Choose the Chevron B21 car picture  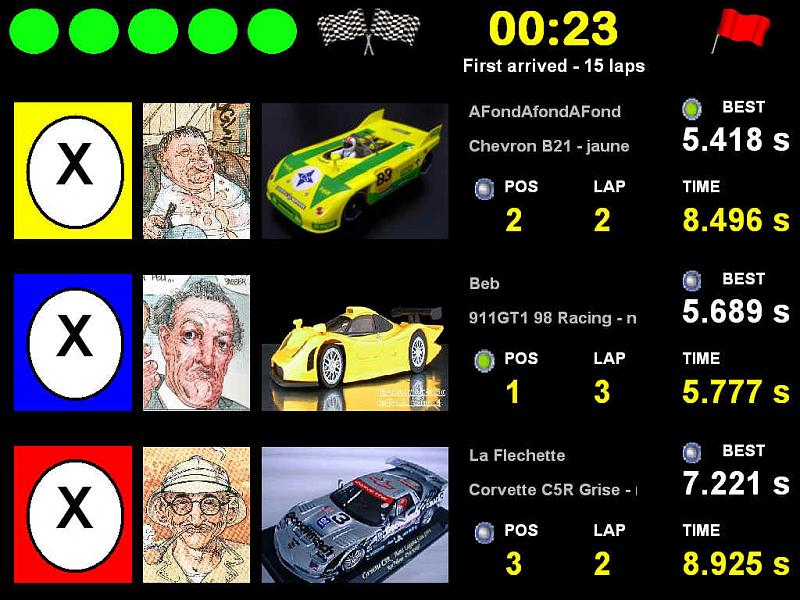(x=355, y=170)
